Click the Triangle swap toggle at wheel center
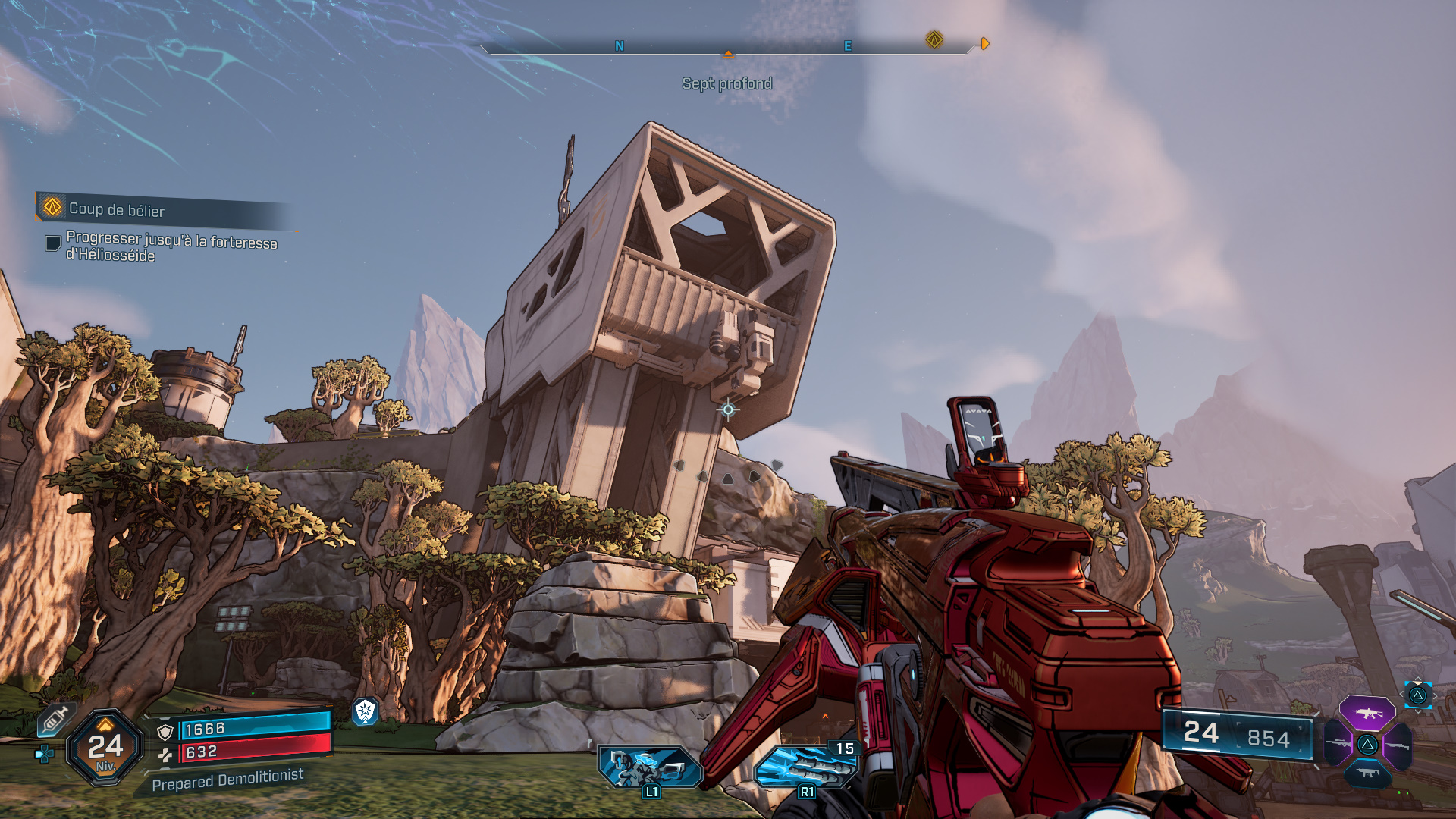Screen dimensions: 1456x819 tap(1368, 744)
